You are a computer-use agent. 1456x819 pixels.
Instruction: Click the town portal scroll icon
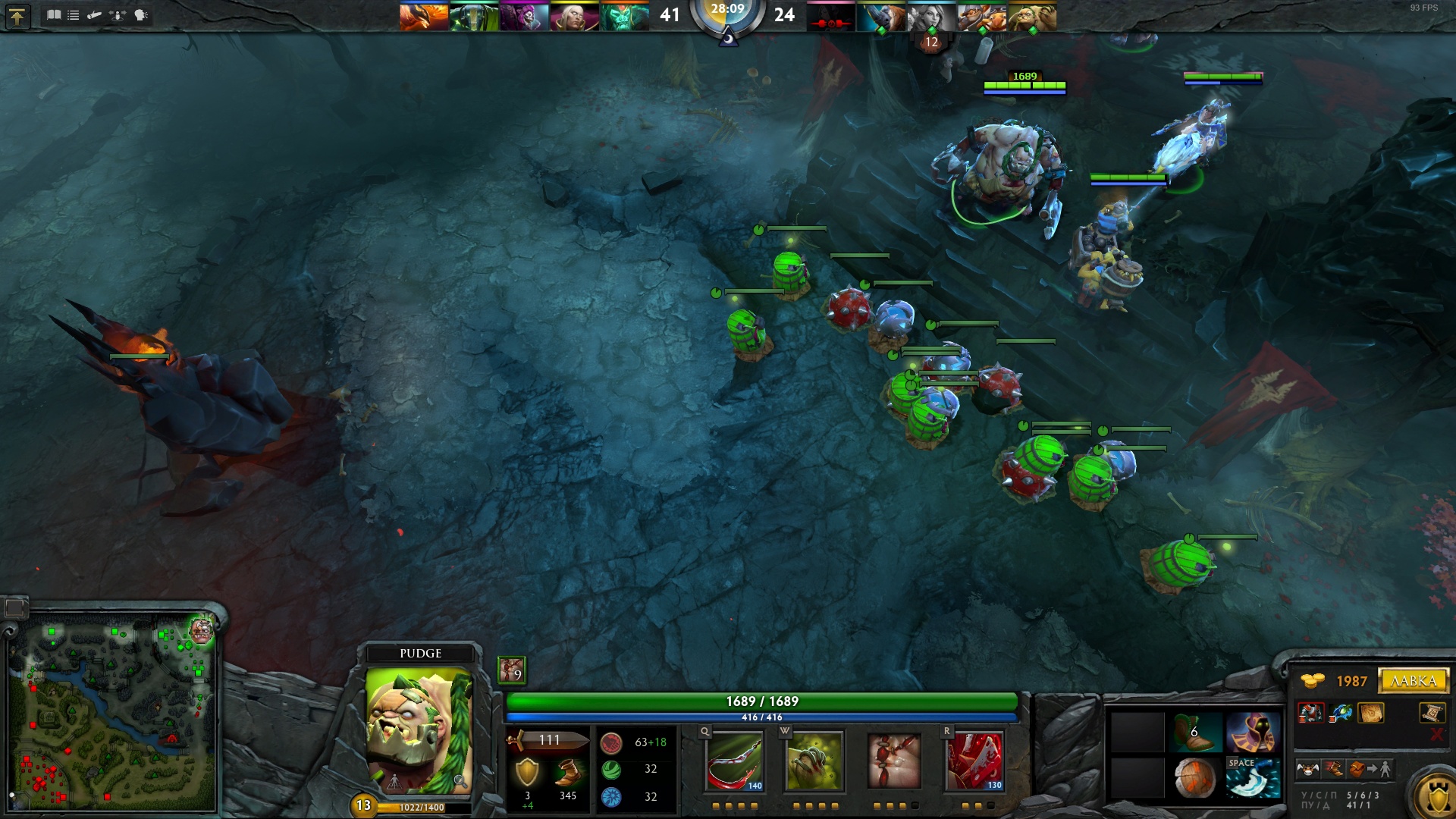click(1430, 712)
